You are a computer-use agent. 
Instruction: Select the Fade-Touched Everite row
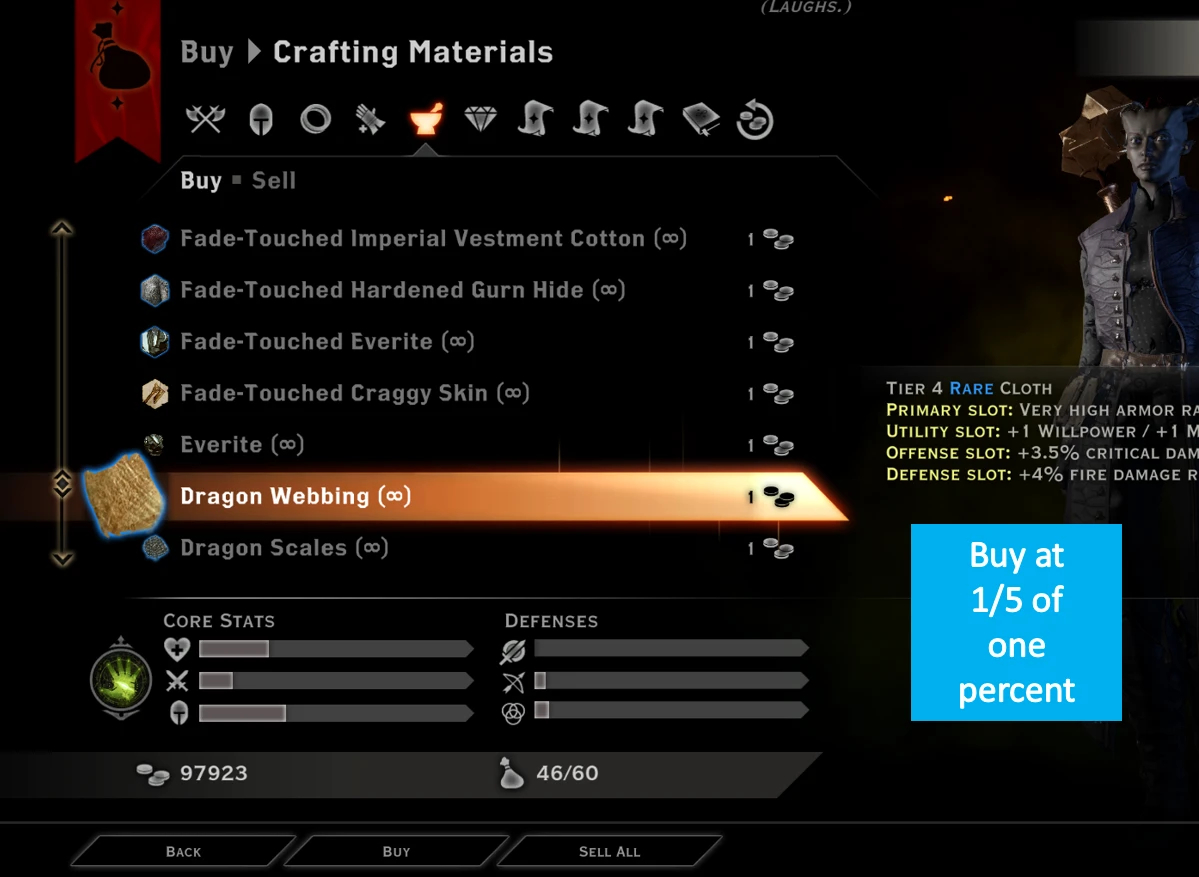tap(326, 342)
